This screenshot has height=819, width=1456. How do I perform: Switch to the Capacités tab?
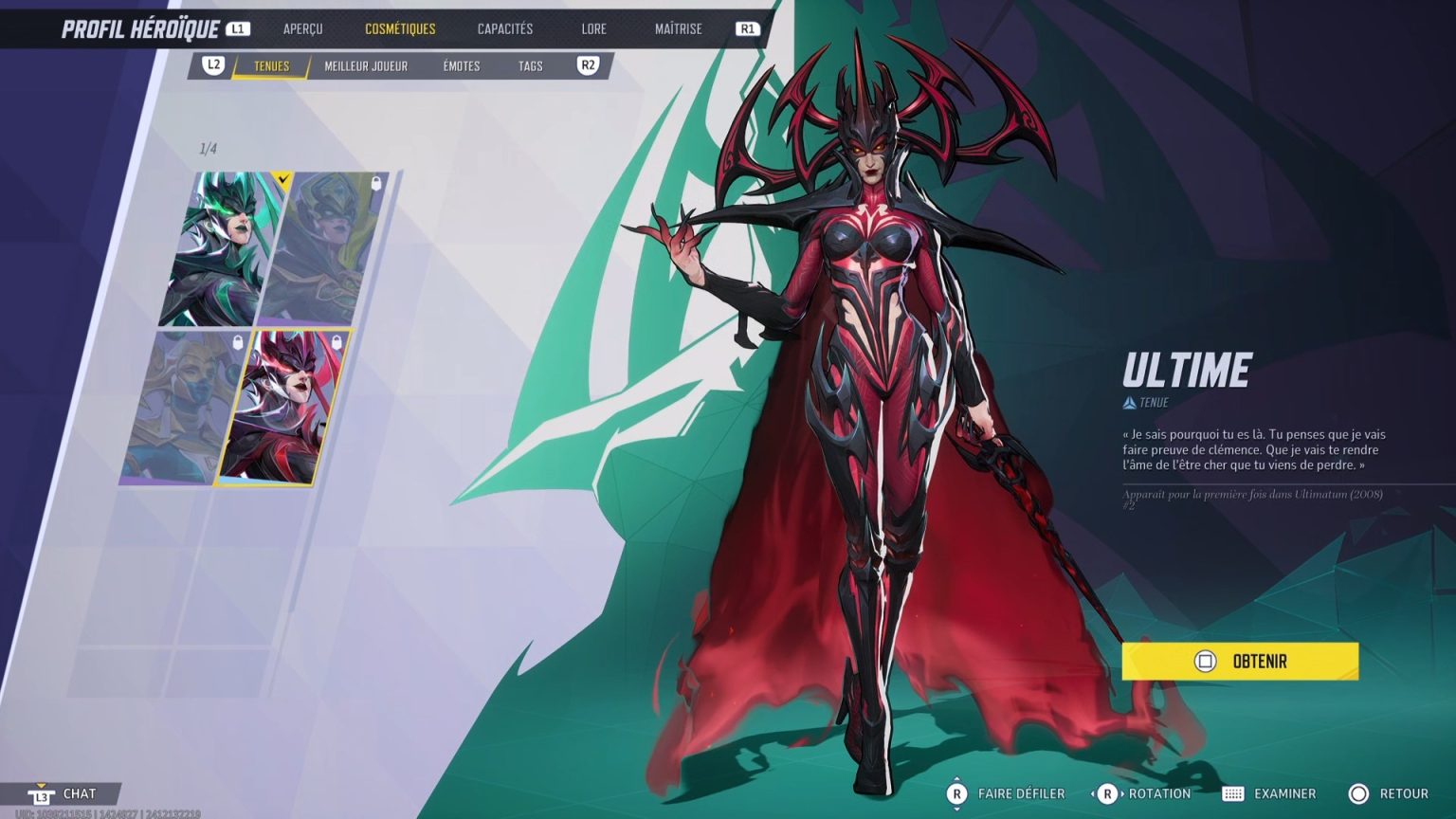(504, 28)
